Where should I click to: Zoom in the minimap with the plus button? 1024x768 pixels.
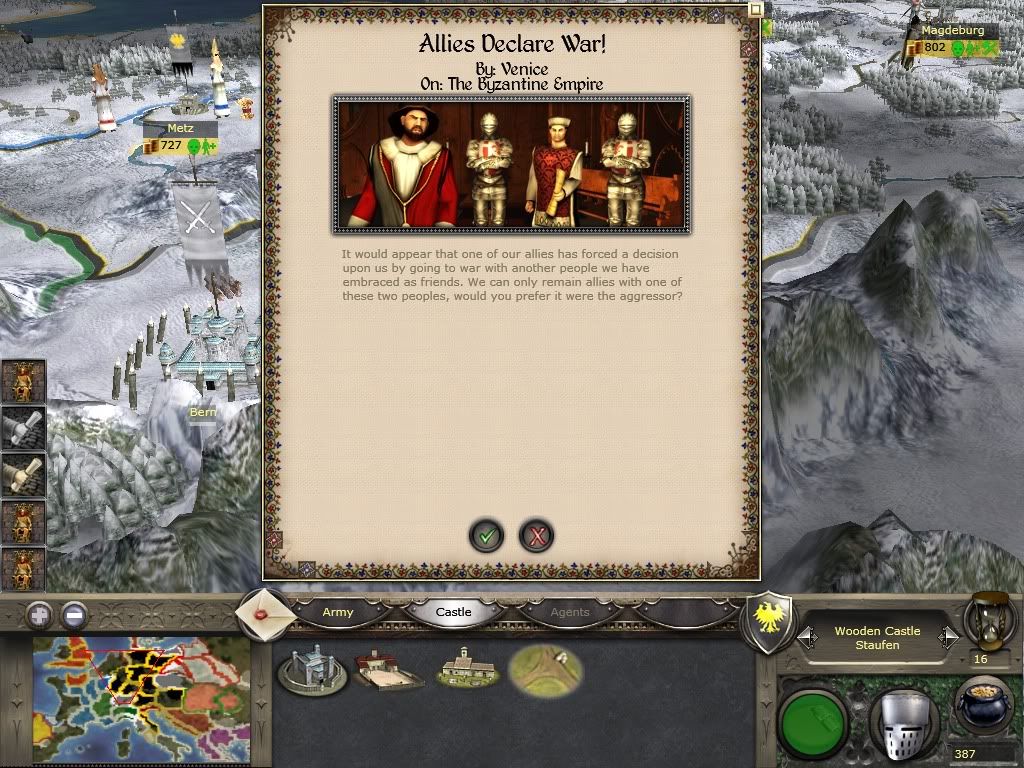[39, 613]
